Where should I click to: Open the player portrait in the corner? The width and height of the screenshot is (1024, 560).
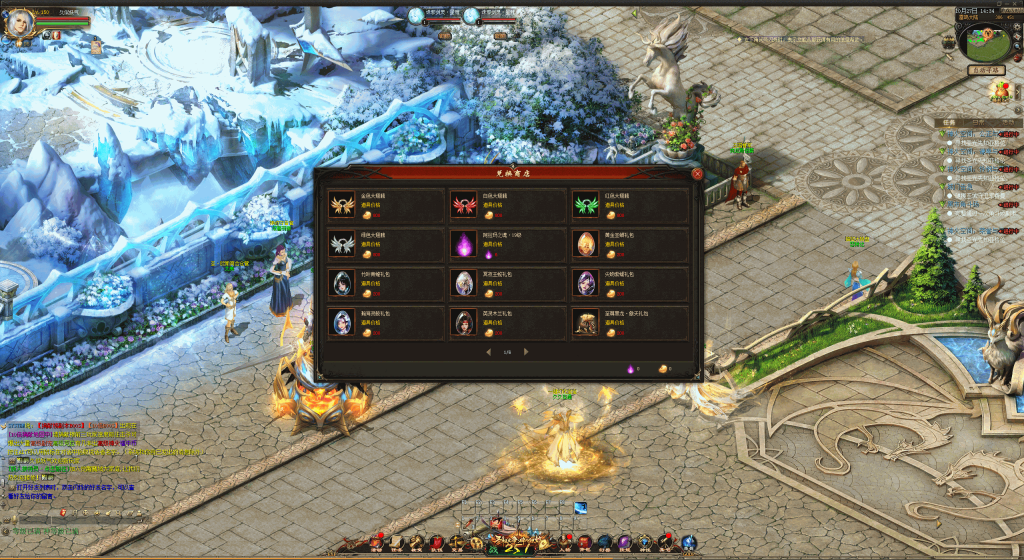(x=19, y=24)
